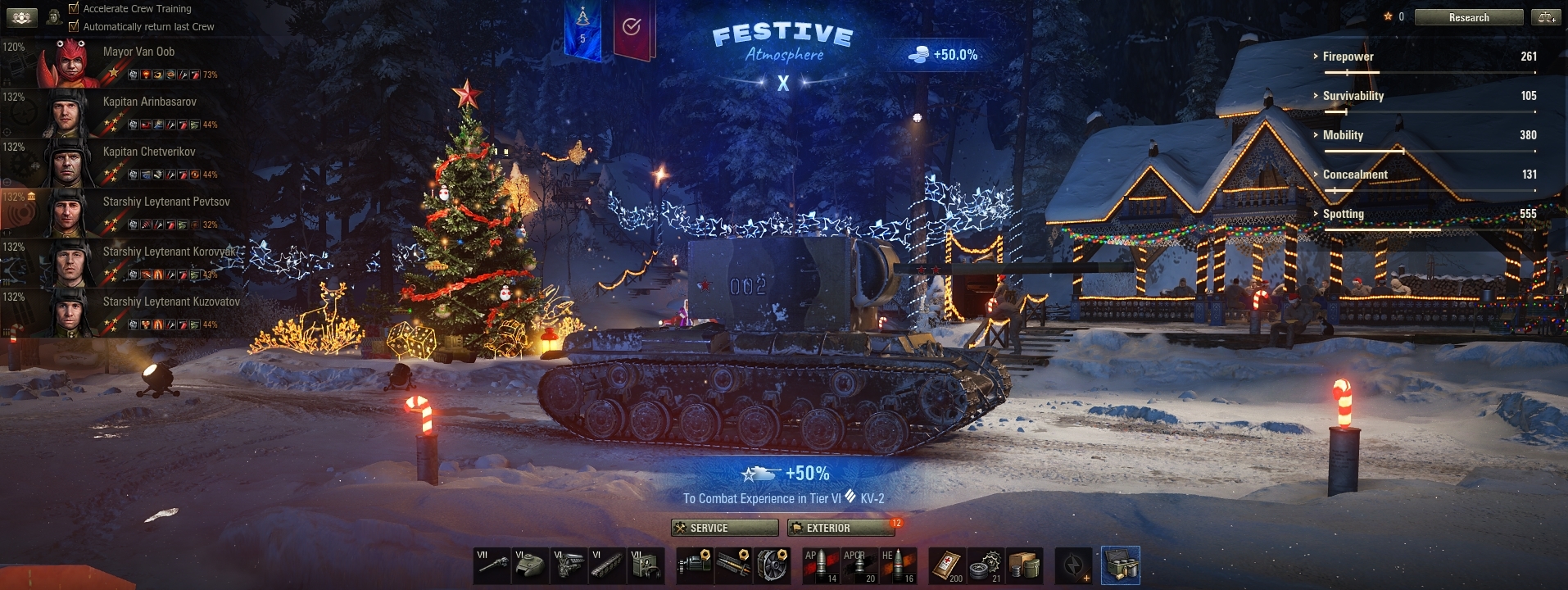Select the HE shell ammo slot

[898, 565]
